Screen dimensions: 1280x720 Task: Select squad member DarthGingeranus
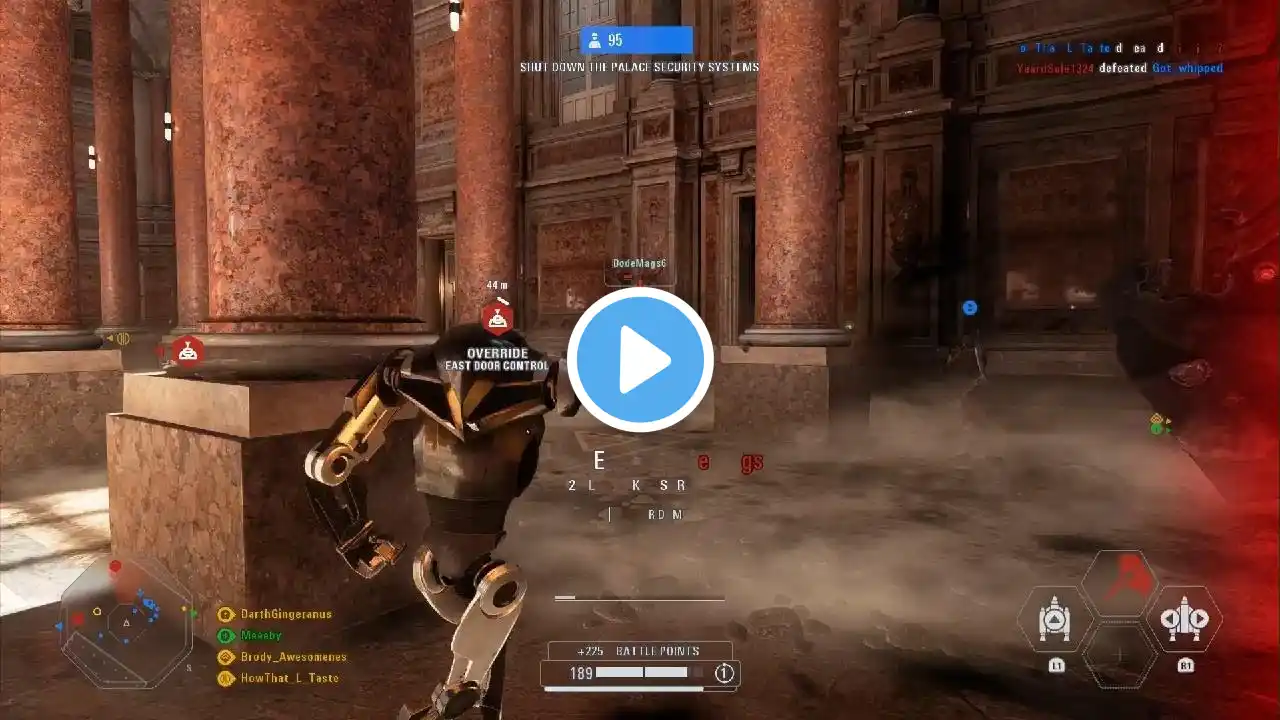point(285,614)
